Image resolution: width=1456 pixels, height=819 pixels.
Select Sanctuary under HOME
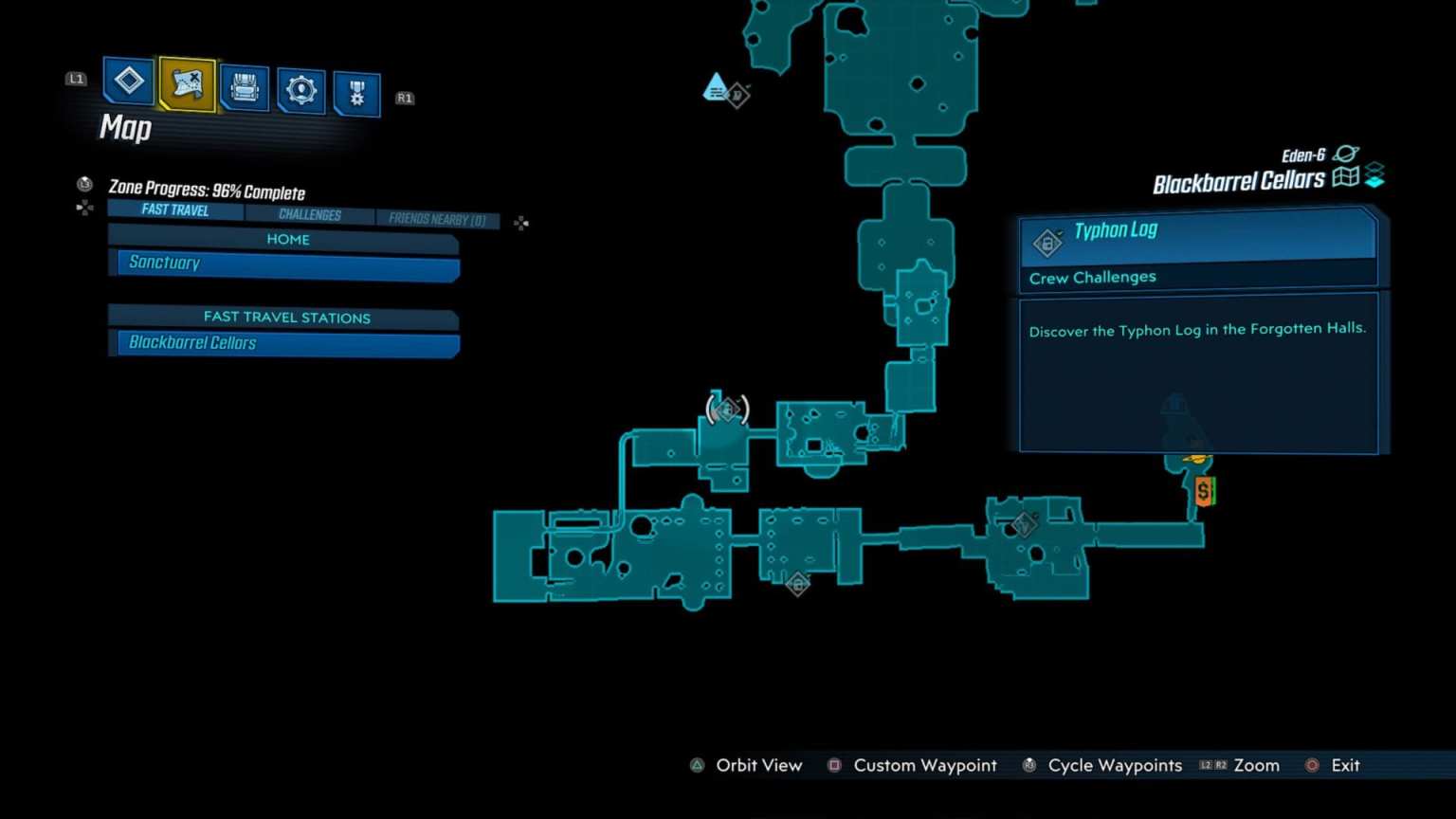pyautogui.click(x=284, y=263)
